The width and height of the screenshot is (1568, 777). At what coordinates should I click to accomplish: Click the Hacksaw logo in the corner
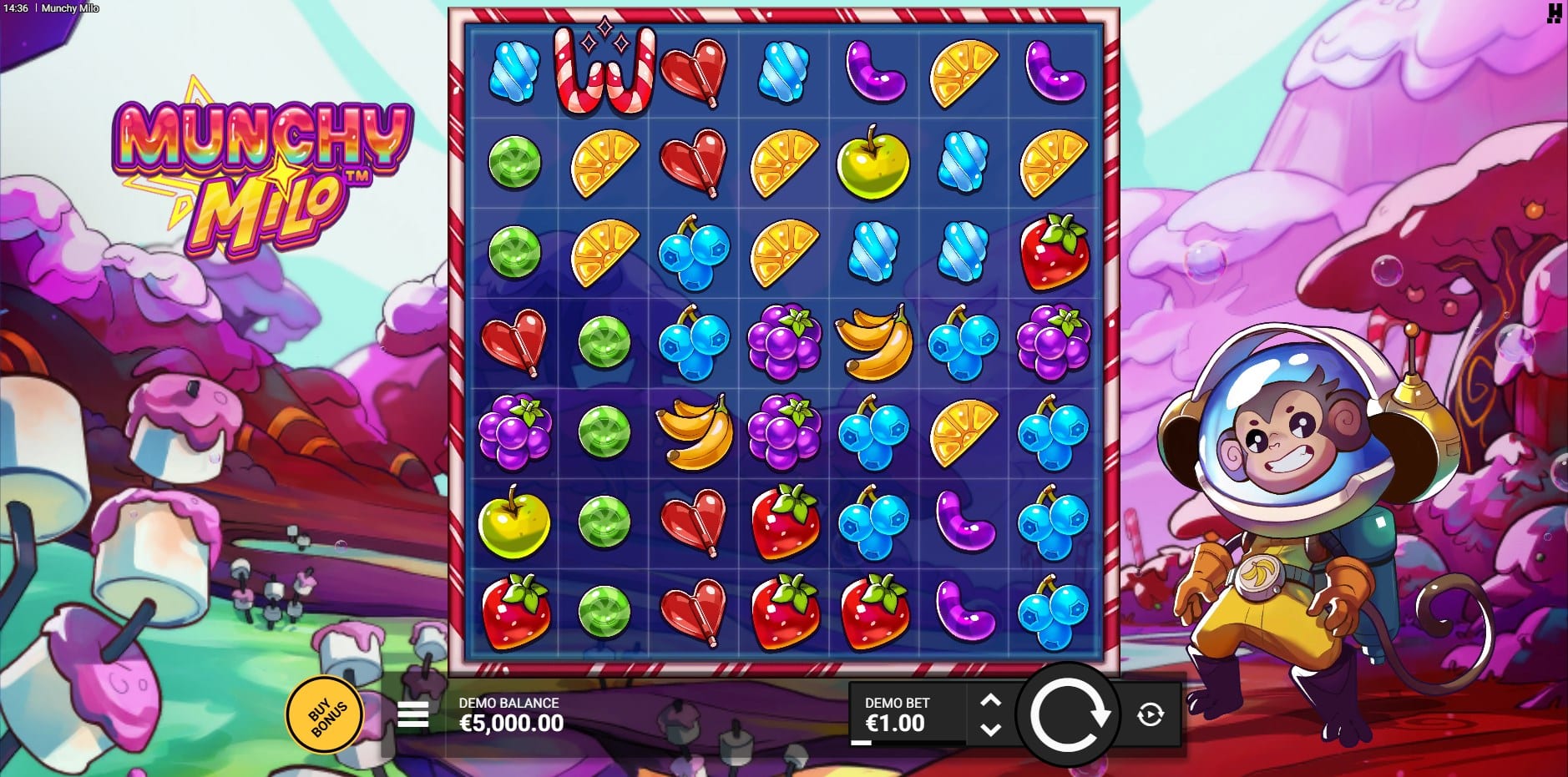coord(1554,13)
